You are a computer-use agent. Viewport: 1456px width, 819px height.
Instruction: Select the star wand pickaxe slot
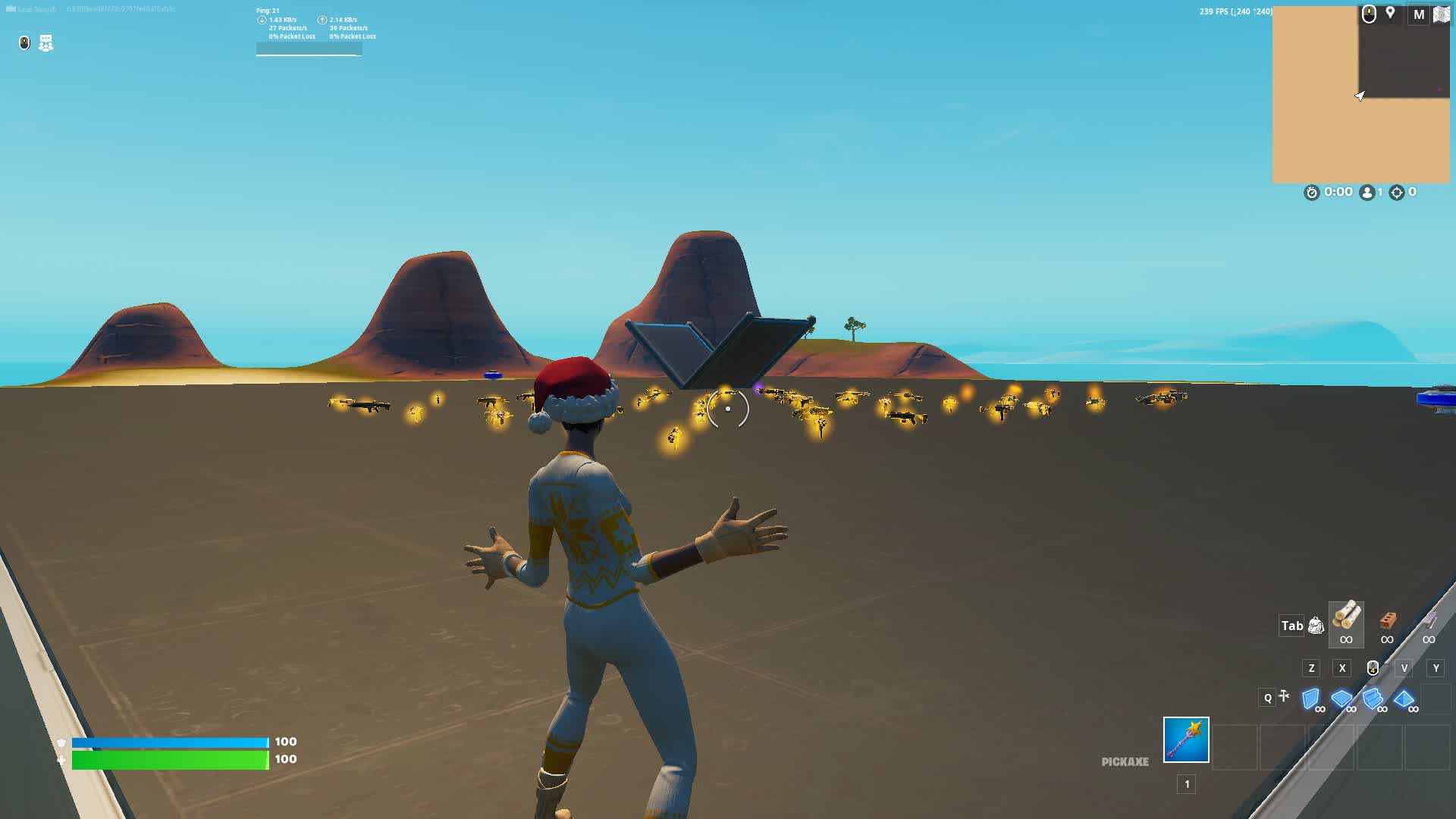coord(1186,739)
